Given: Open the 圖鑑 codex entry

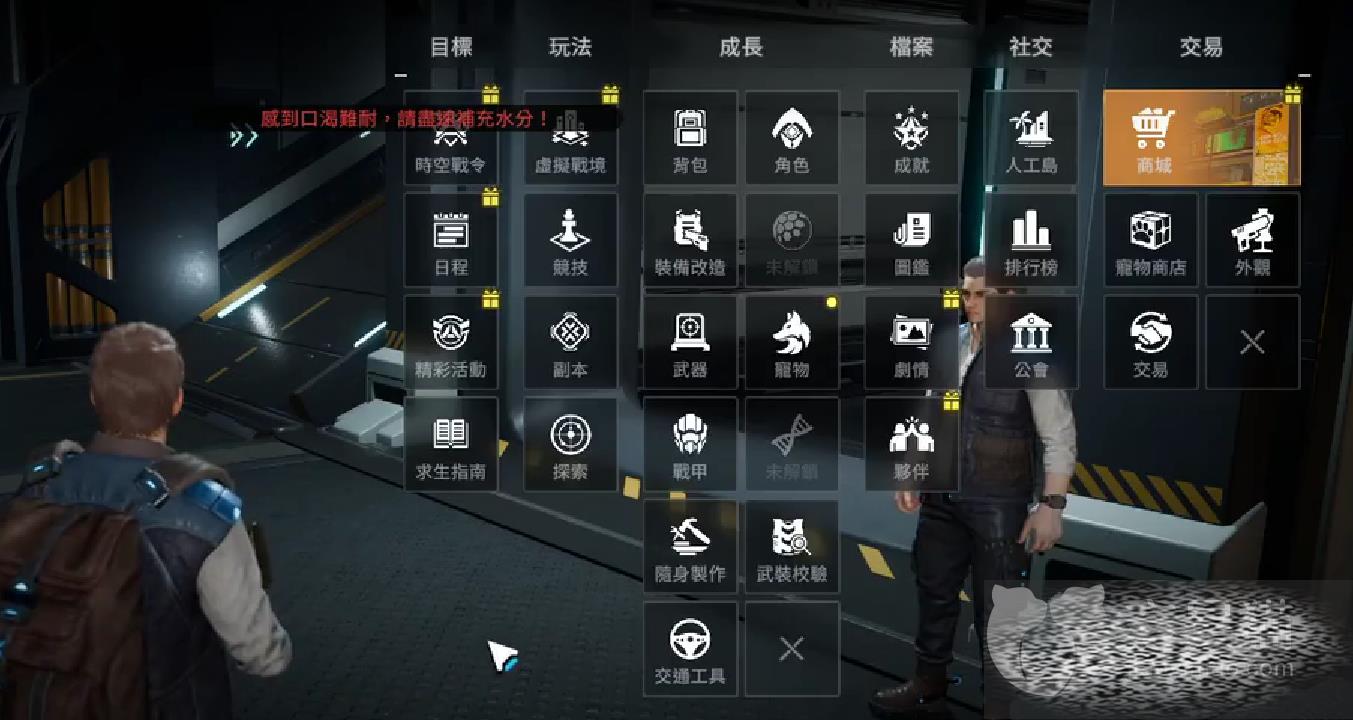Looking at the screenshot, I should pyautogui.click(x=911, y=240).
